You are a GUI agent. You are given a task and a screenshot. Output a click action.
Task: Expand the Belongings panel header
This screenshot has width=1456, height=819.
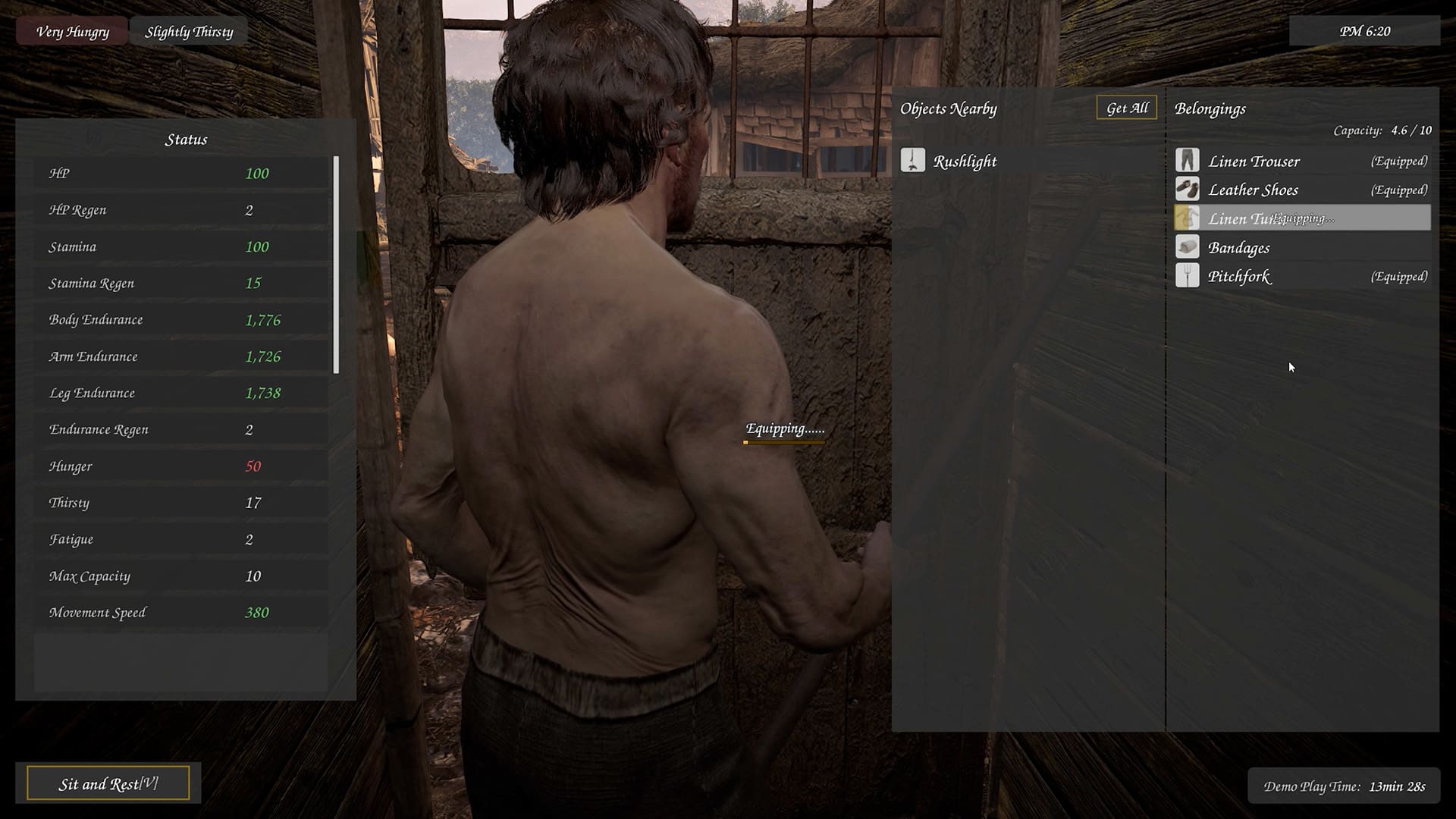[1210, 108]
